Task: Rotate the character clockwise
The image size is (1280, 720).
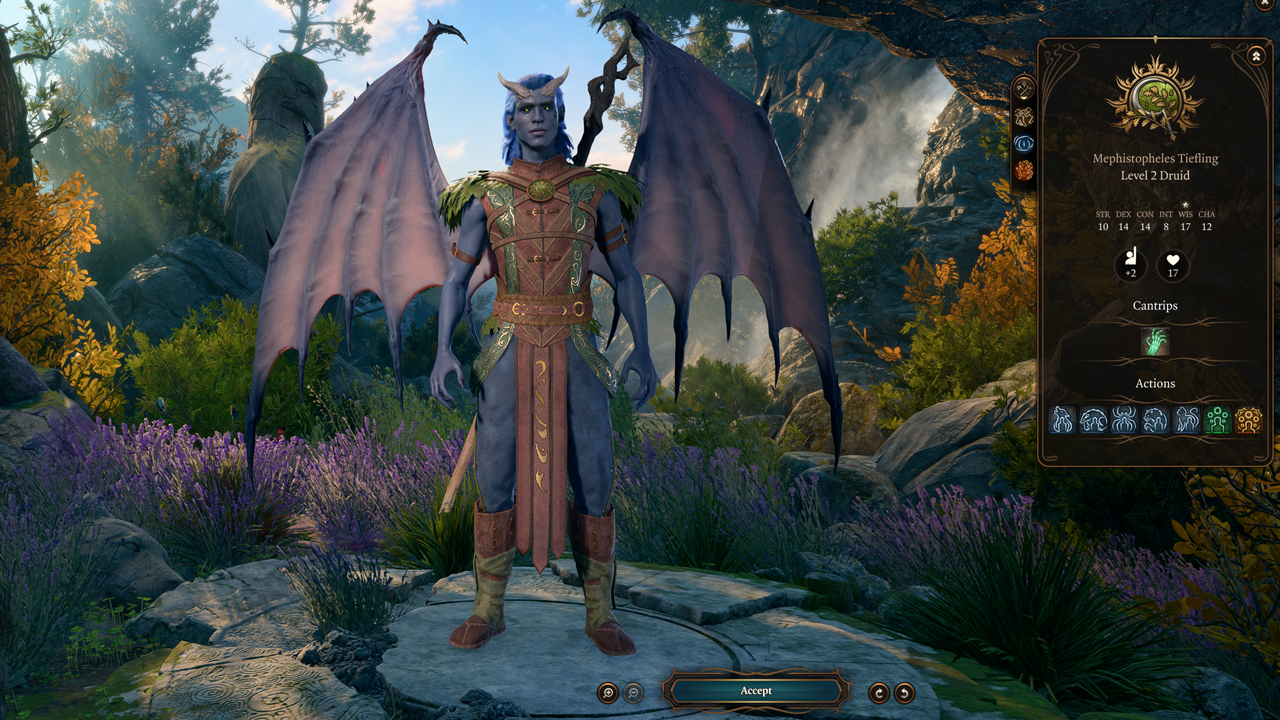Action: pos(879,692)
